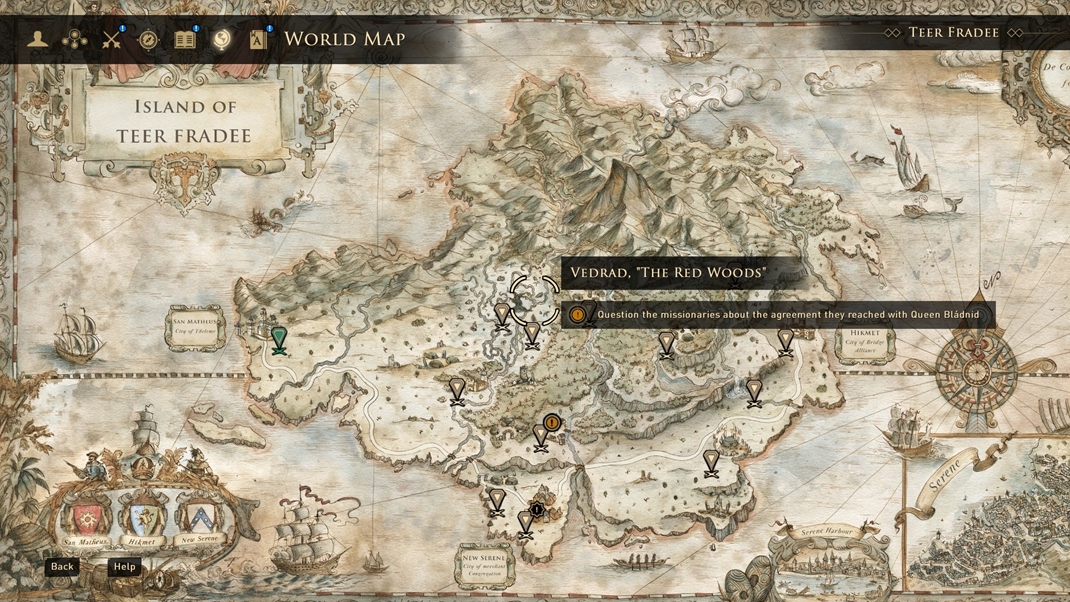This screenshot has width=1070, height=602.
Task: Open the codex book tab marked with an A
Action: pyautogui.click(x=258, y=40)
